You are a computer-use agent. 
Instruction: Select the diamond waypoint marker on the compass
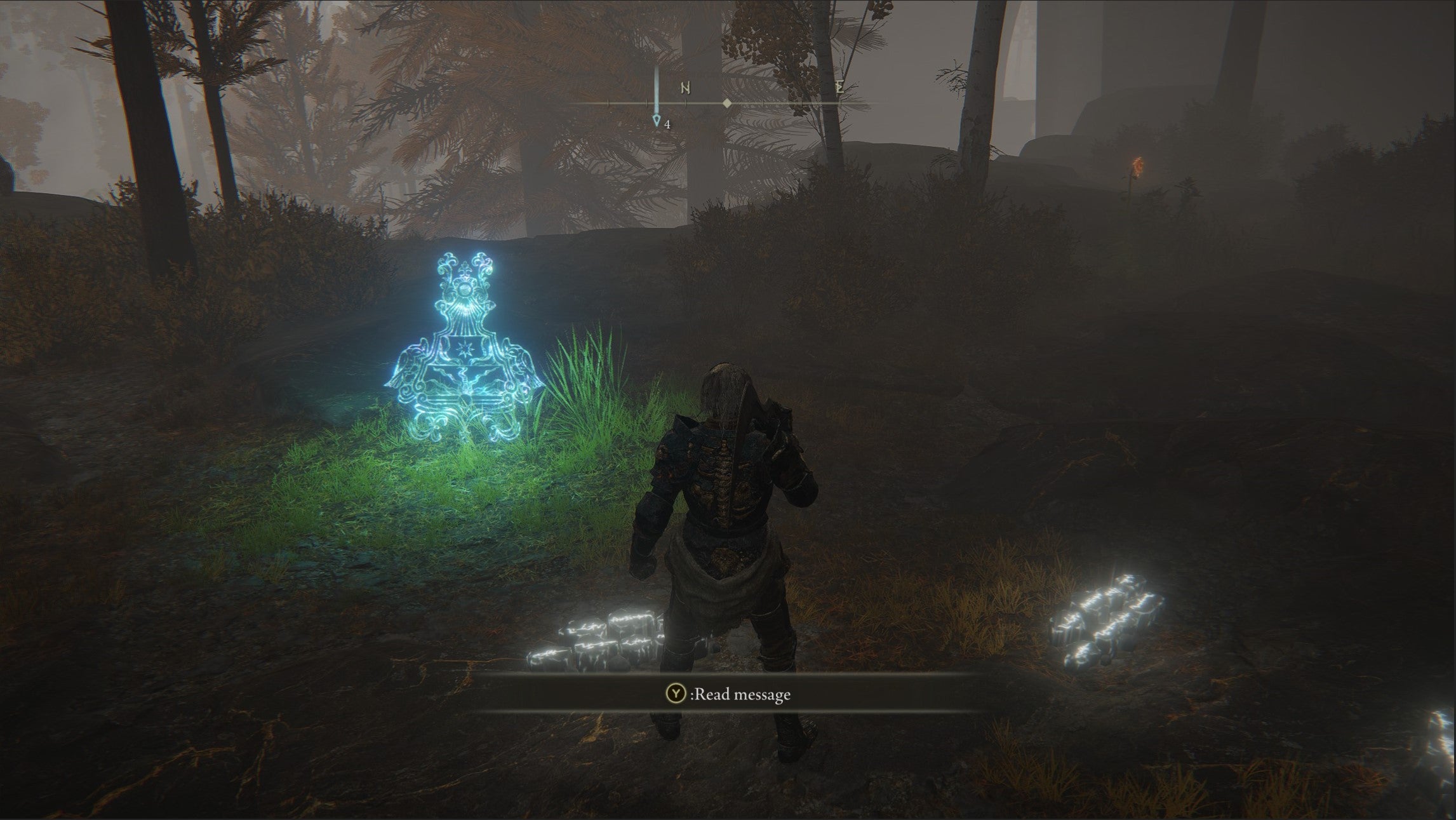click(727, 104)
